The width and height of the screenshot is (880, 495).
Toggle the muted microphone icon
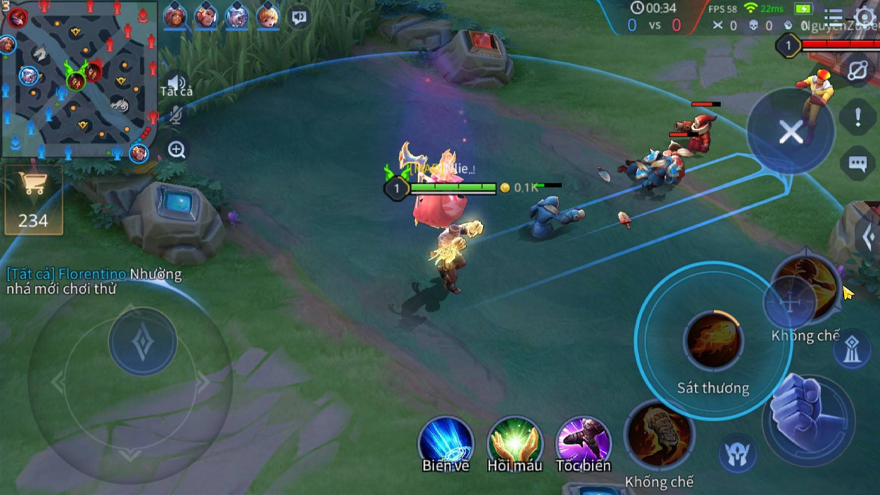pos(177,116)
